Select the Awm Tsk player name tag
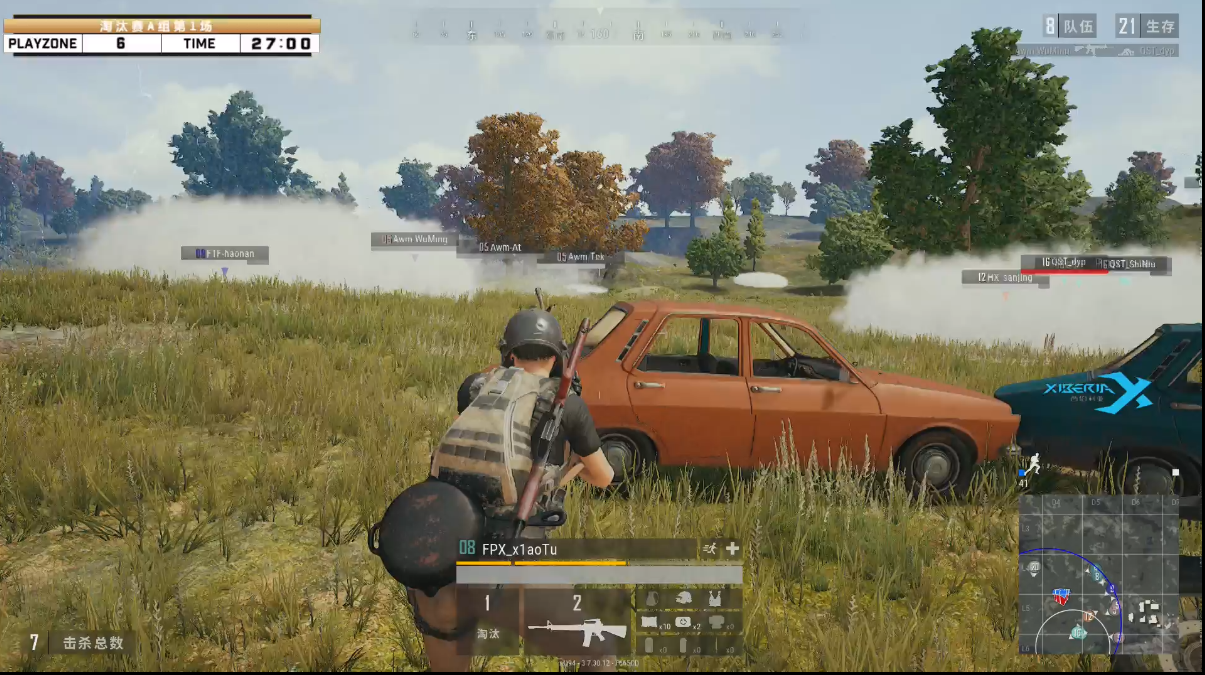This screenshot has width=1205, height=675. [x=580, y=258]
